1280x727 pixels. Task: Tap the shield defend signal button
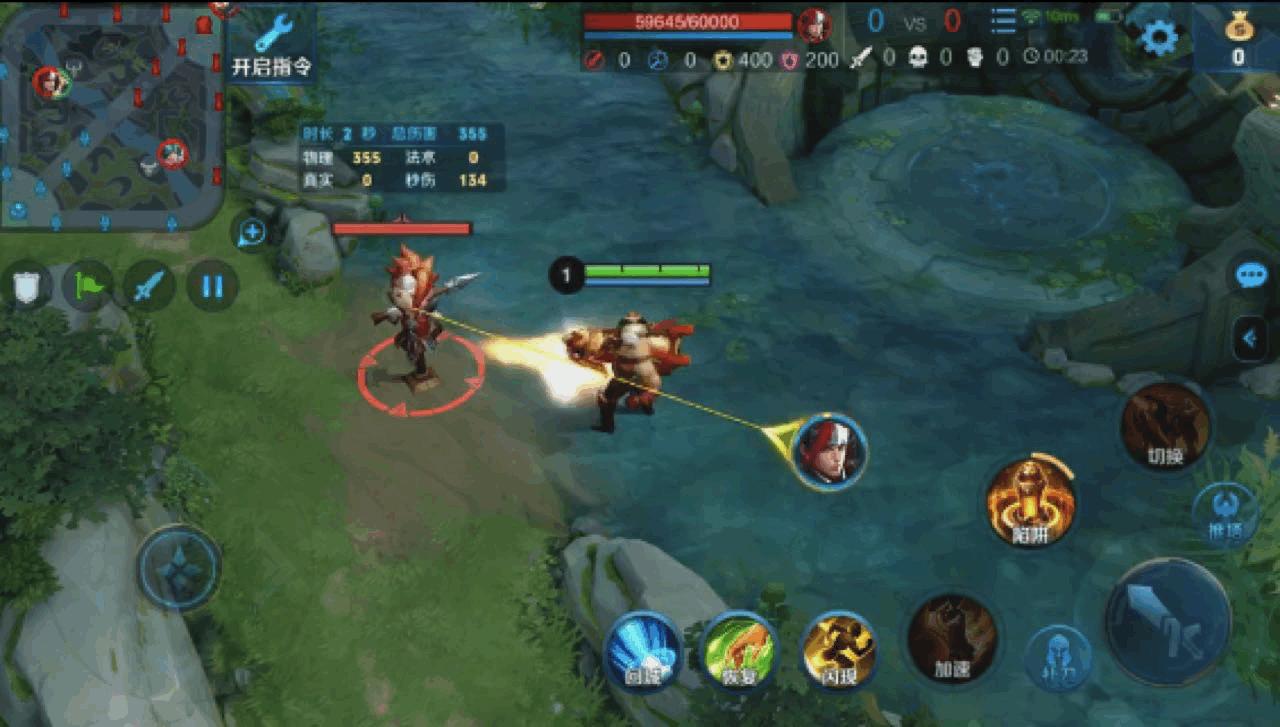27,286
